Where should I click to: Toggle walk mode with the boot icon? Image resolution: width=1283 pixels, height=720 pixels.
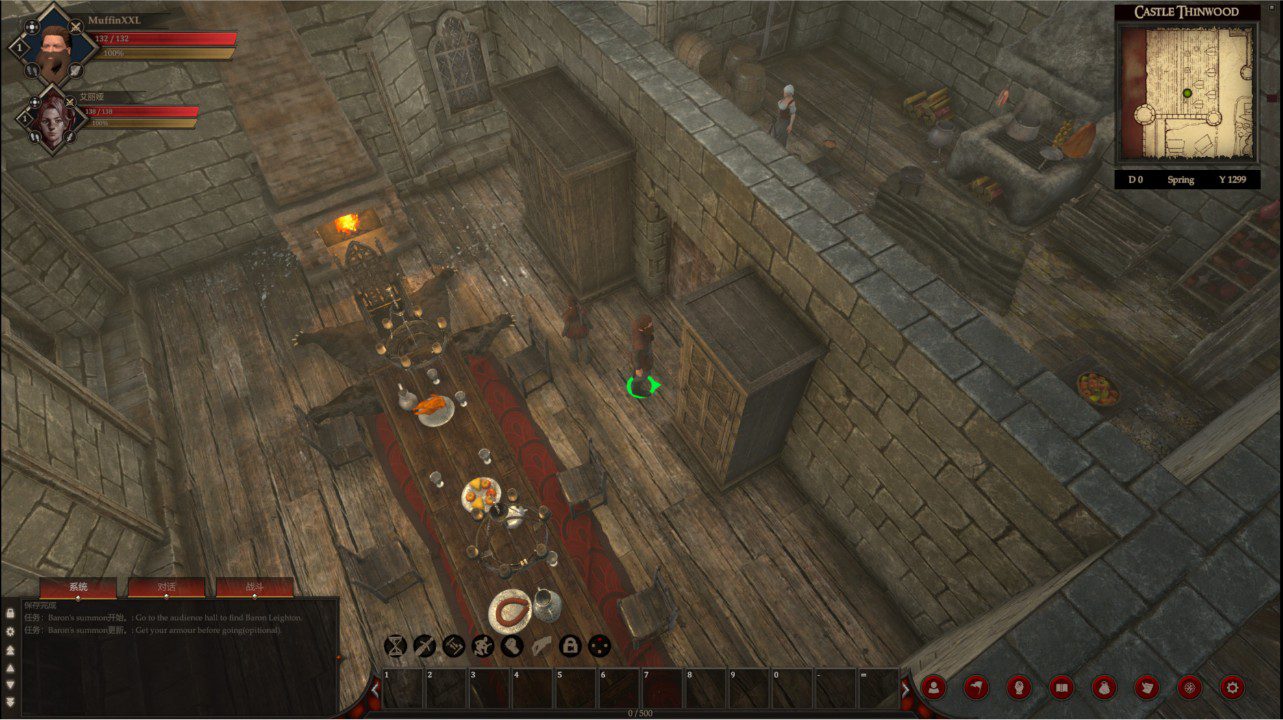[x=511, y=646]
